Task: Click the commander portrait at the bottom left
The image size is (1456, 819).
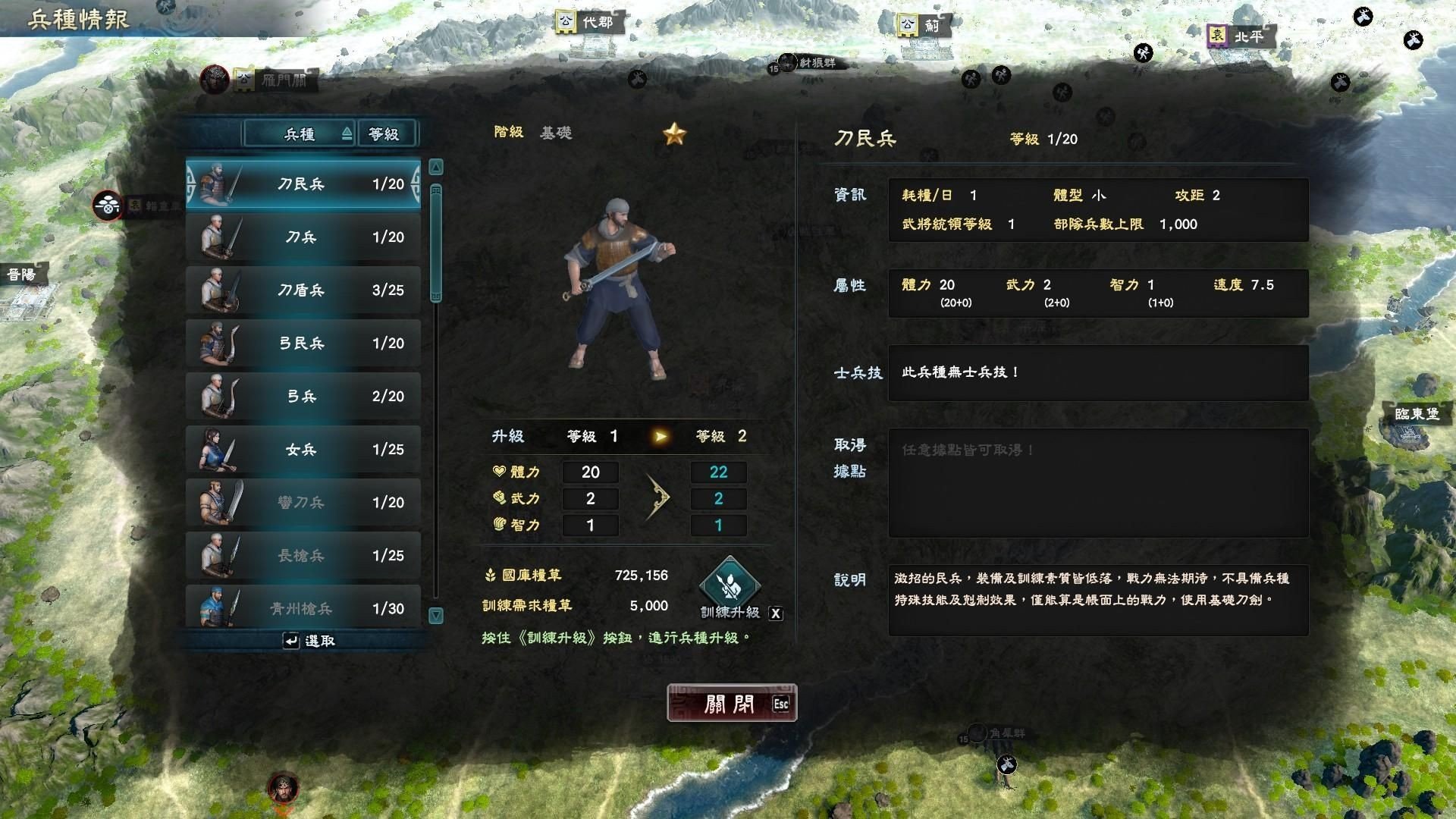Action: [x=281, y=786]
